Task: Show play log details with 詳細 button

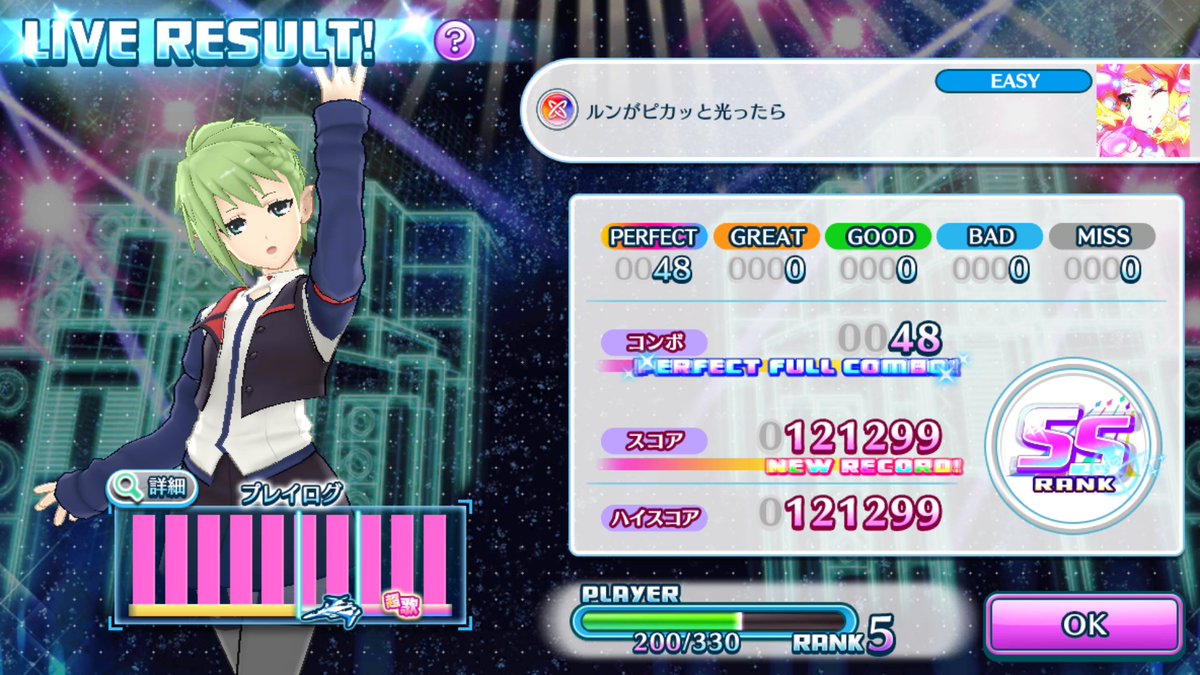Action: (152, 489)
